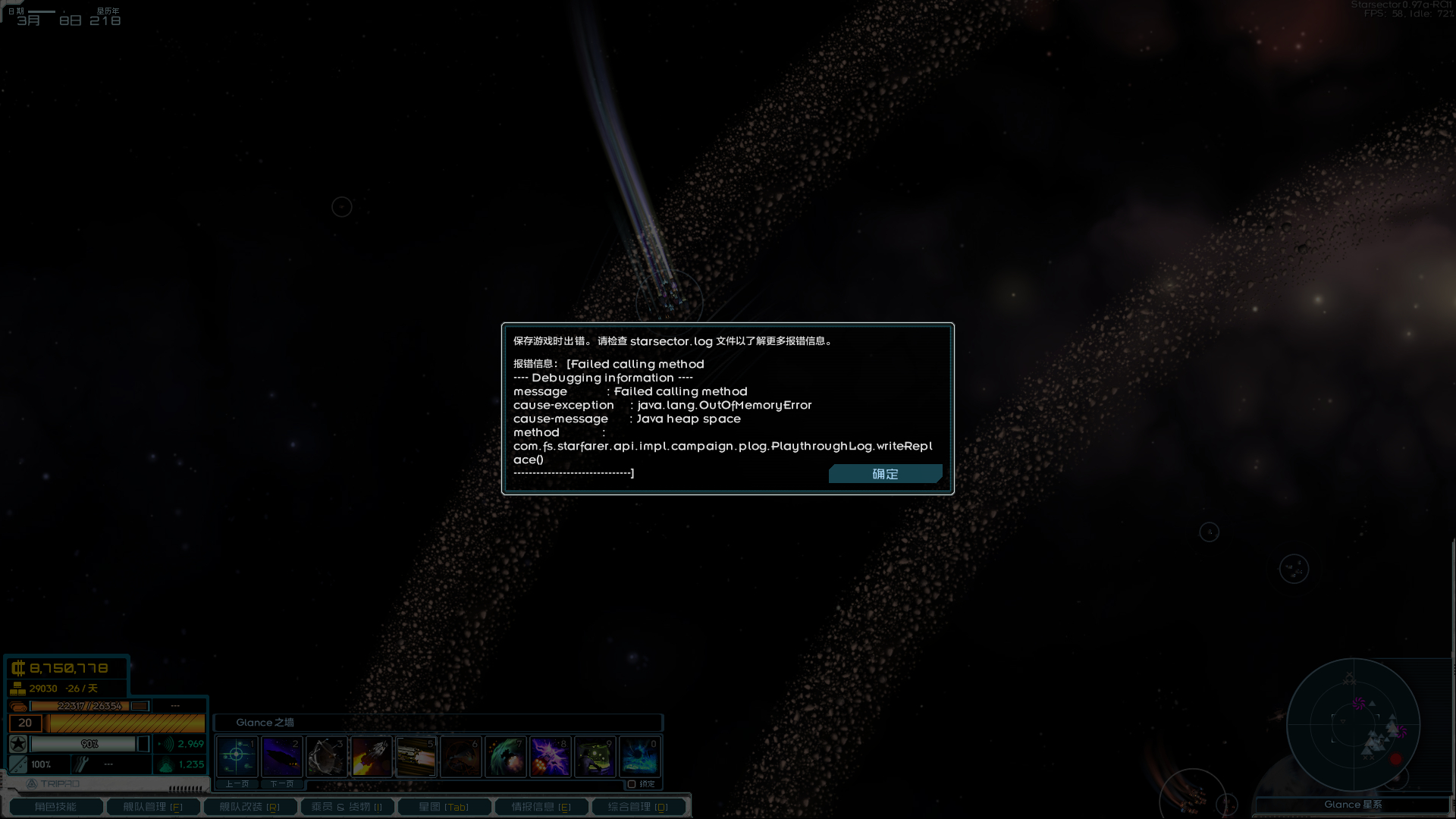Select the salvage dish ability in slot 3

pos(326,756)
